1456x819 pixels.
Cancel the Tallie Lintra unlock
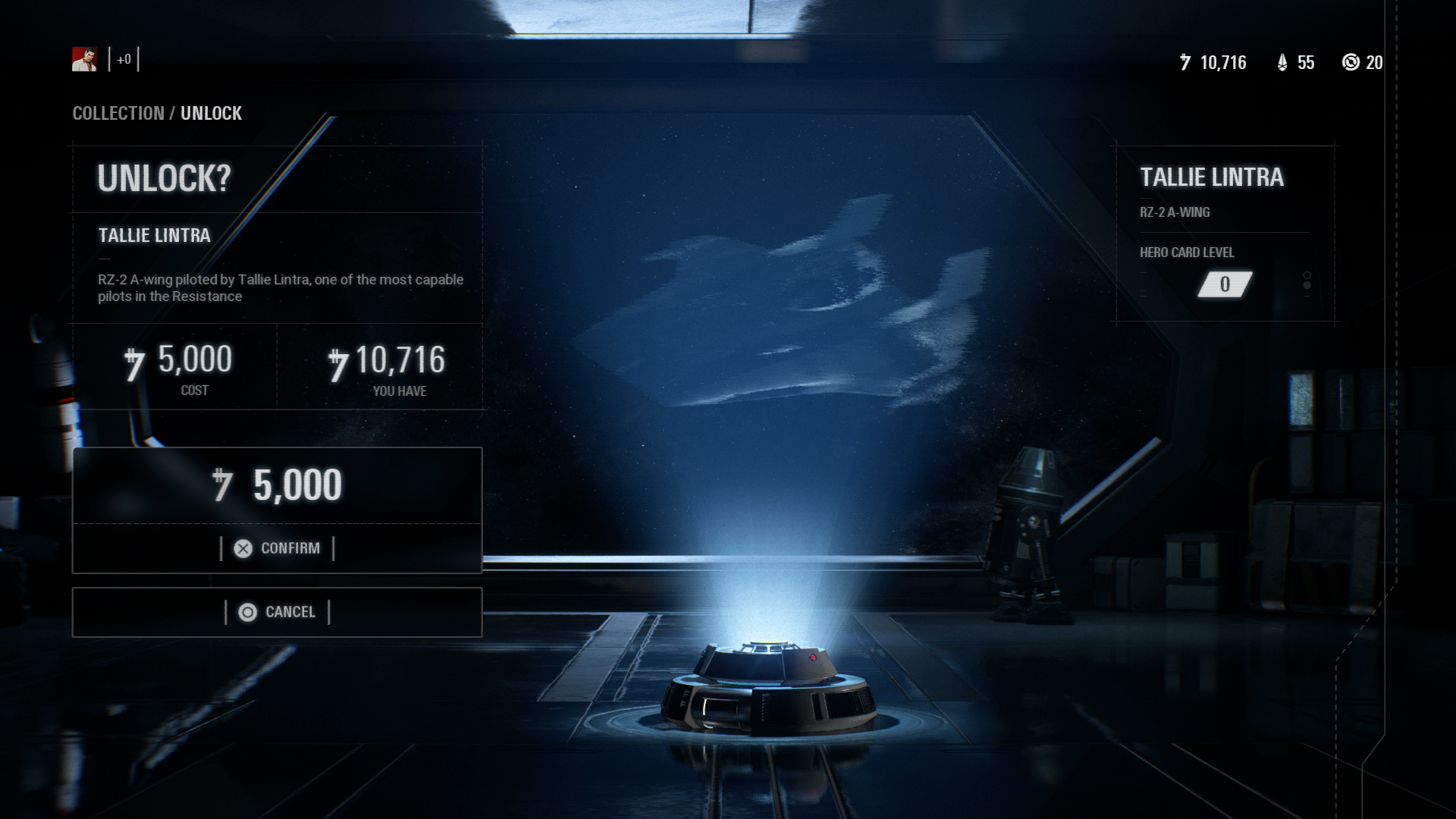pyautogui.click(x=278, y=611)
